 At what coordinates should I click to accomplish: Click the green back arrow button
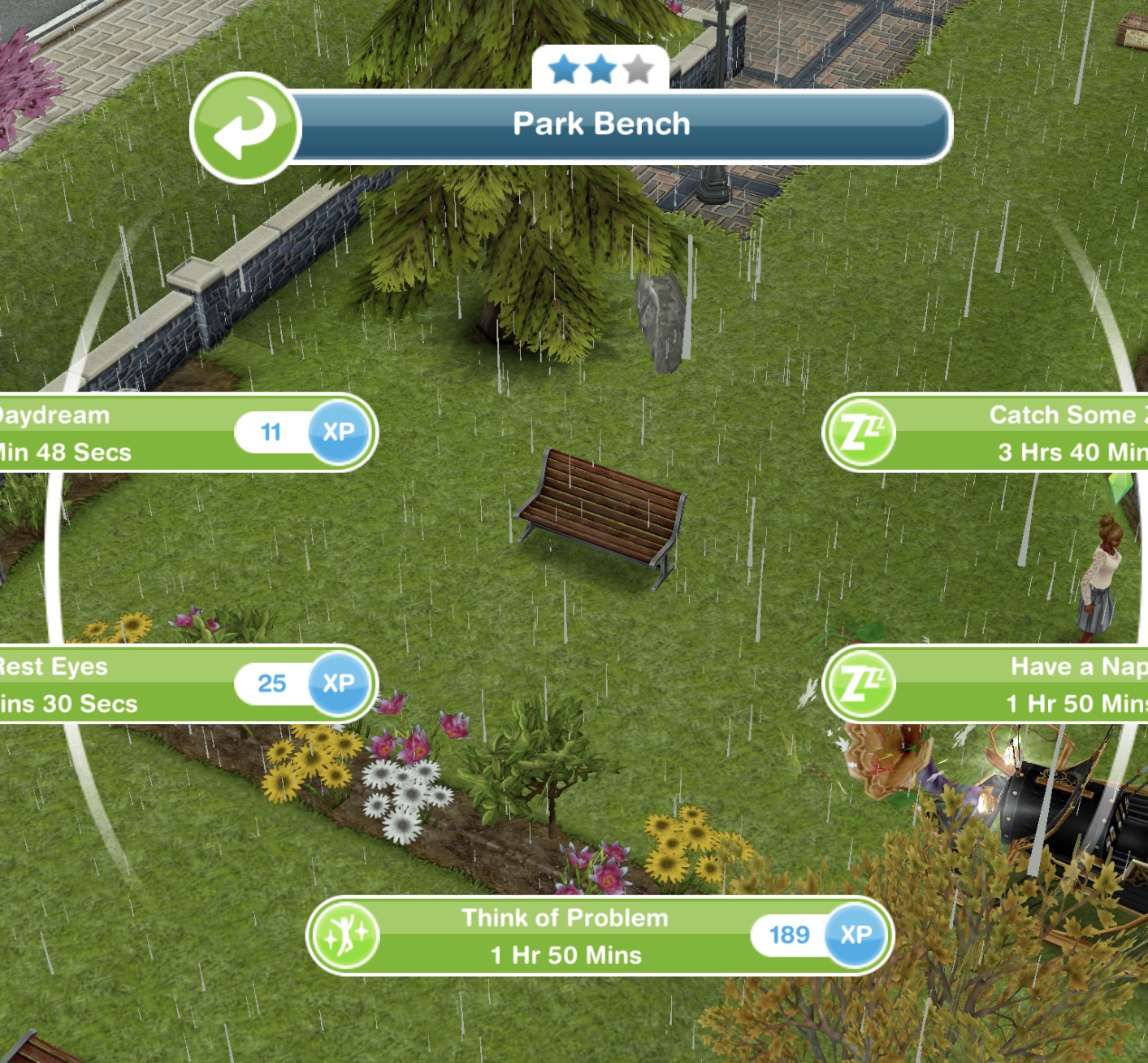[x=245, y=128]
